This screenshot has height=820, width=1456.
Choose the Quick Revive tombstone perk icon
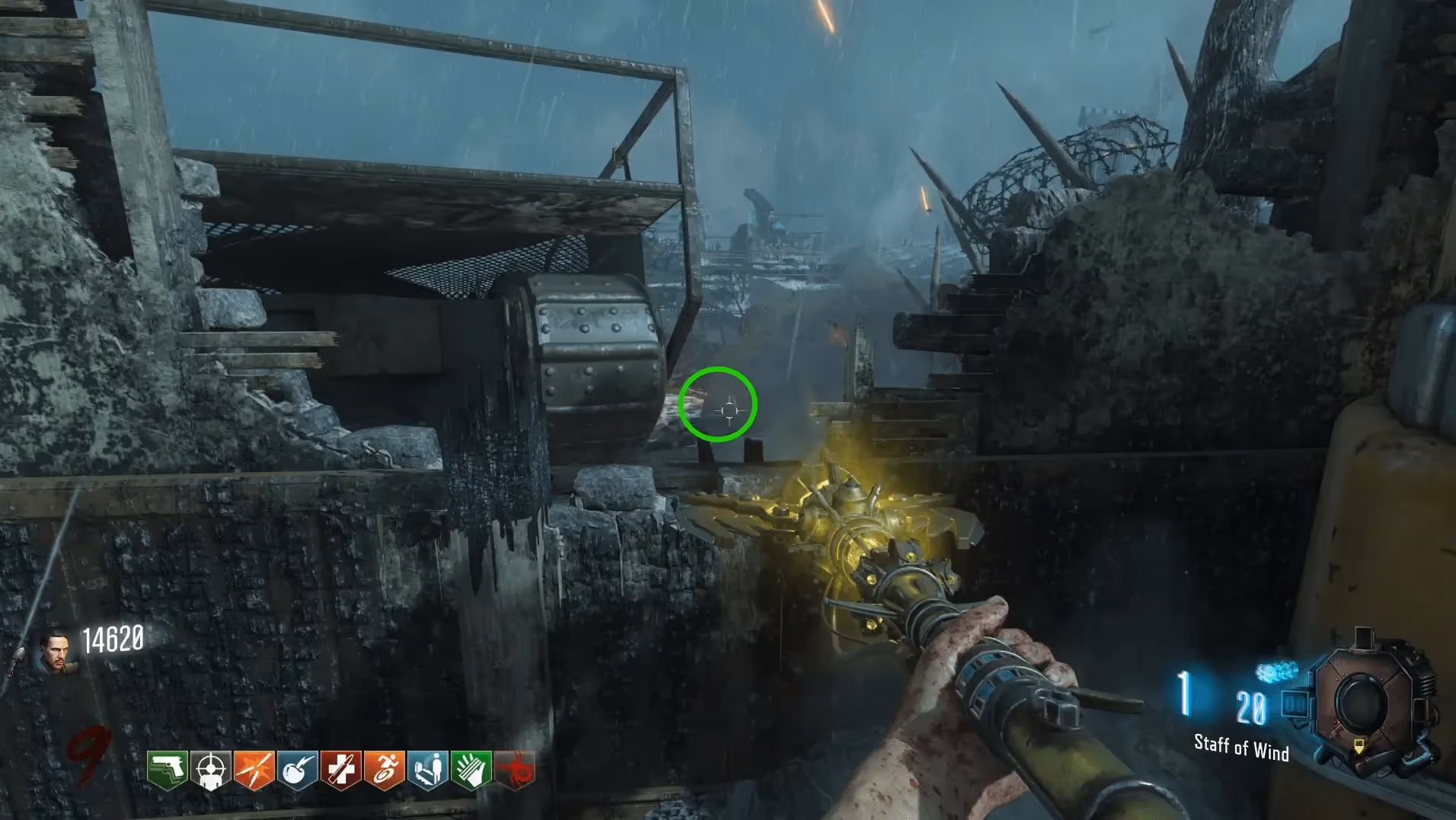point(428,770)
